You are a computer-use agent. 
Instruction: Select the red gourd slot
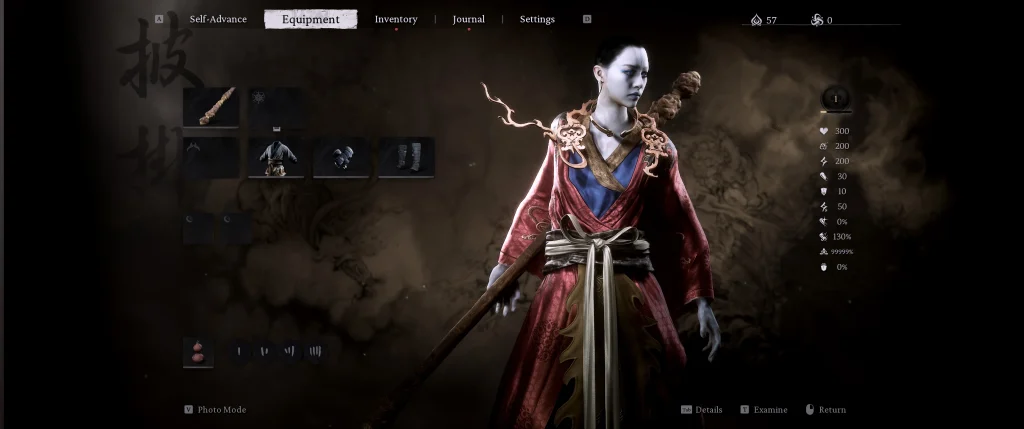pyautogui.click(x=198, y=352)
